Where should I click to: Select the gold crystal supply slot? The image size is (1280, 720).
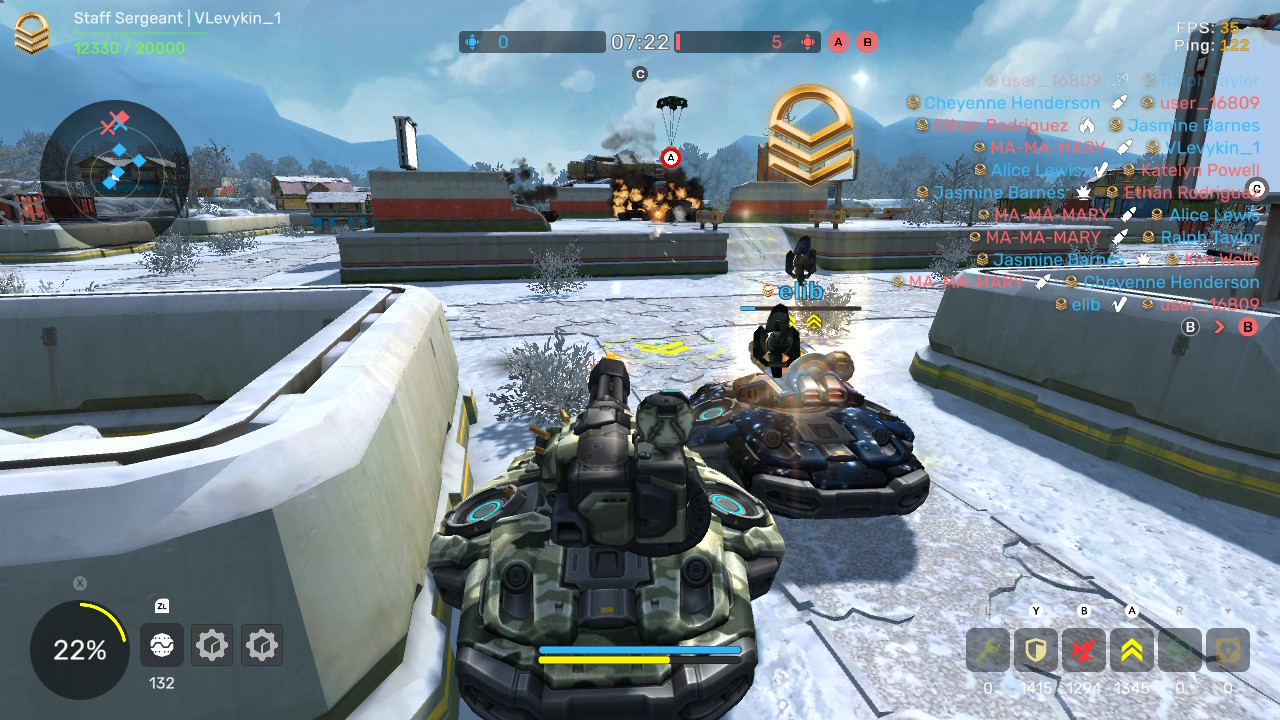click(x=1226, y=649)
